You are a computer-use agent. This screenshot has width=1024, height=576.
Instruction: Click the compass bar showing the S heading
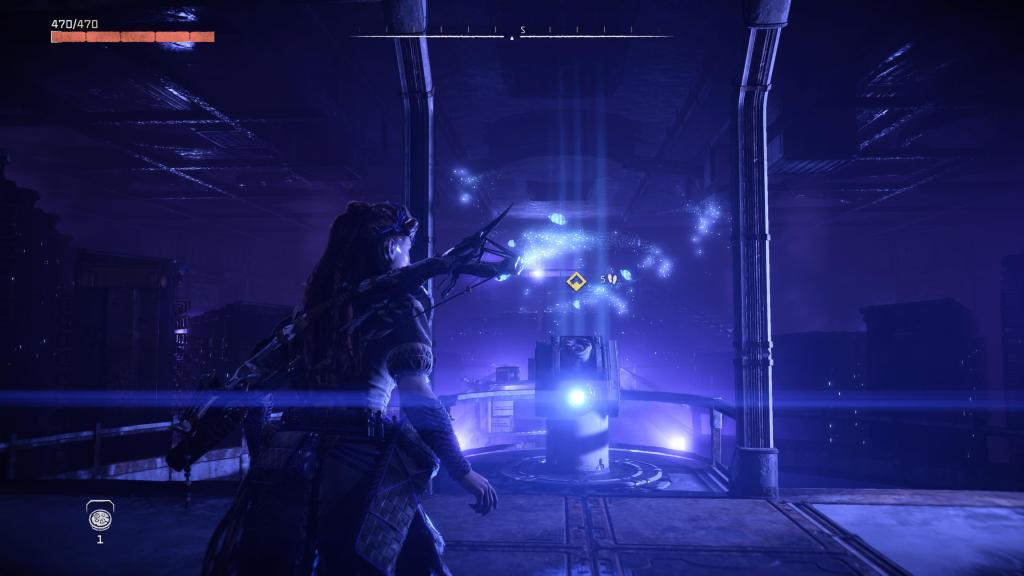[x=513, y=35]
